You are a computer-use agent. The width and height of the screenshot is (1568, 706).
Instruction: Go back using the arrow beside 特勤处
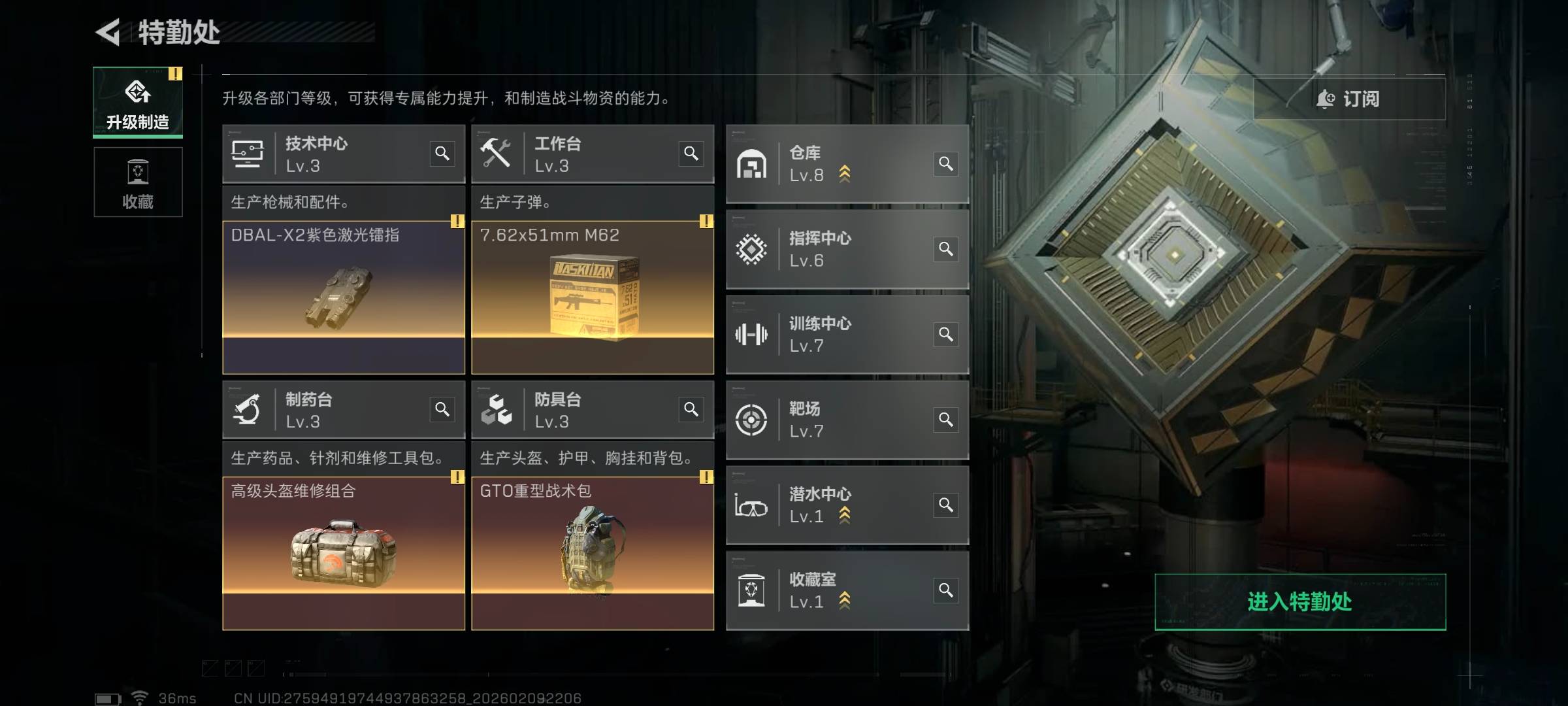[x=108, y=32]
